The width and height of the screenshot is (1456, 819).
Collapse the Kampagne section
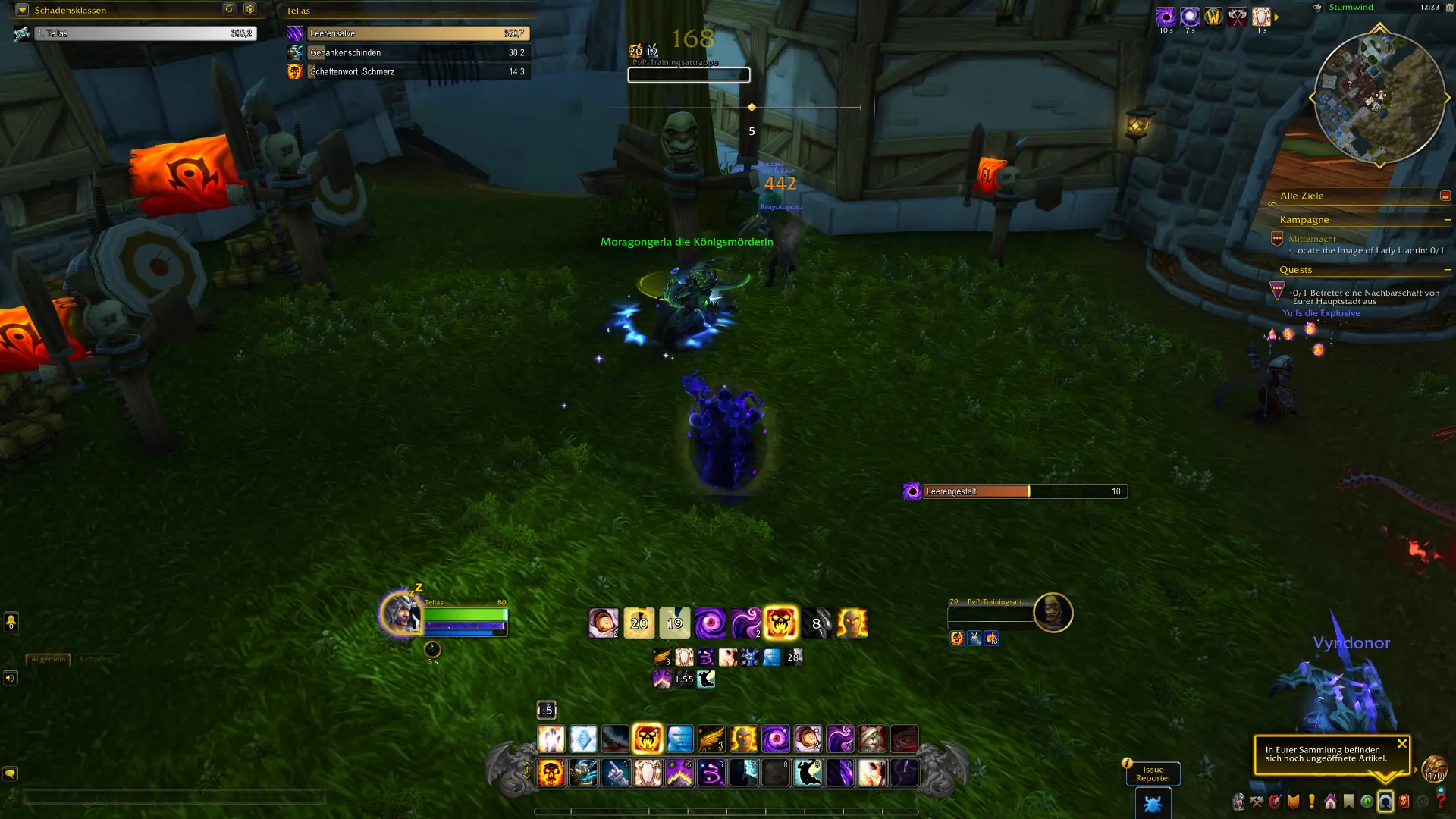[1449, 220]
